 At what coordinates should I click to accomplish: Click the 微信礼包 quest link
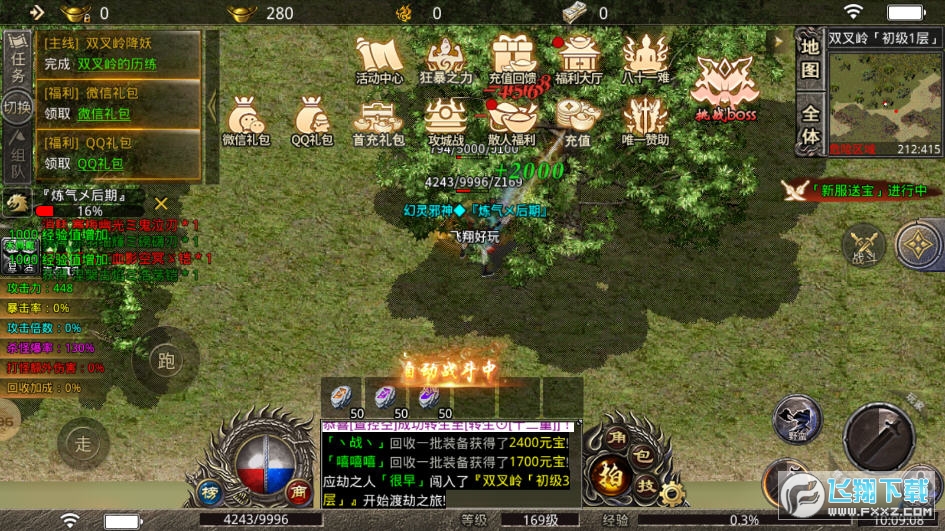tap(104, 114)
